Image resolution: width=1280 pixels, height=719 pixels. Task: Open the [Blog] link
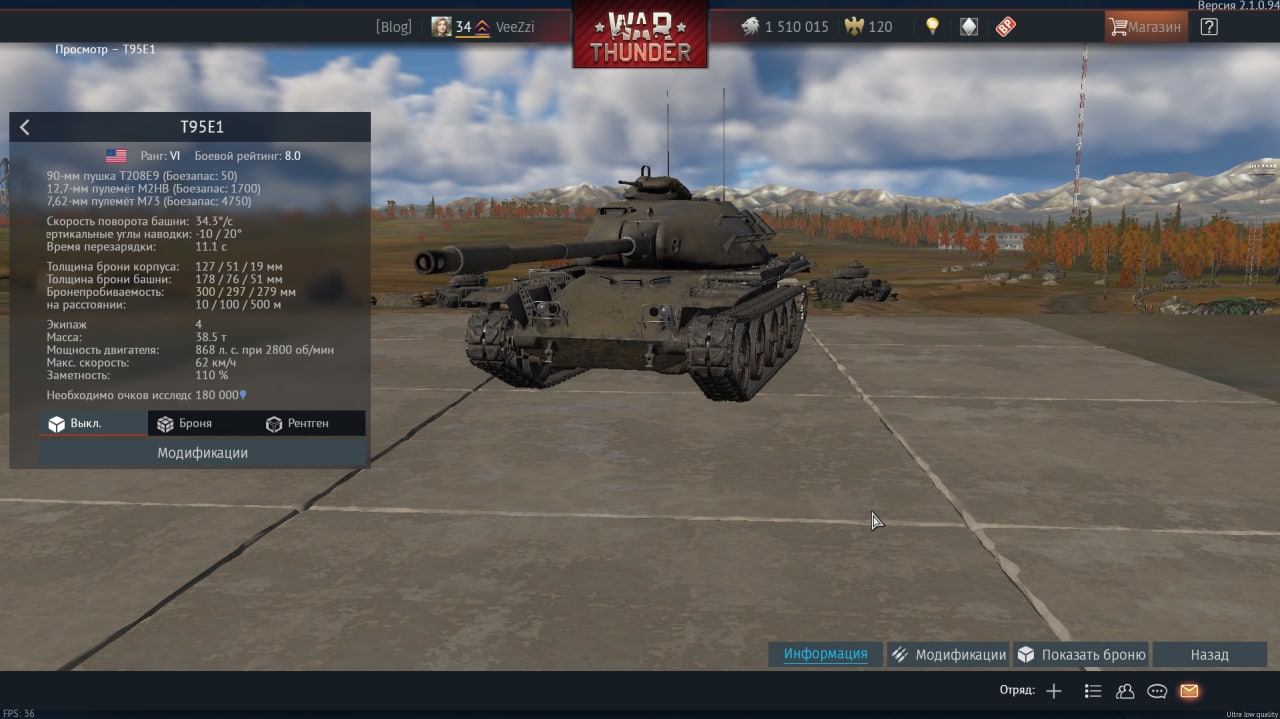(x=393, y=27)
